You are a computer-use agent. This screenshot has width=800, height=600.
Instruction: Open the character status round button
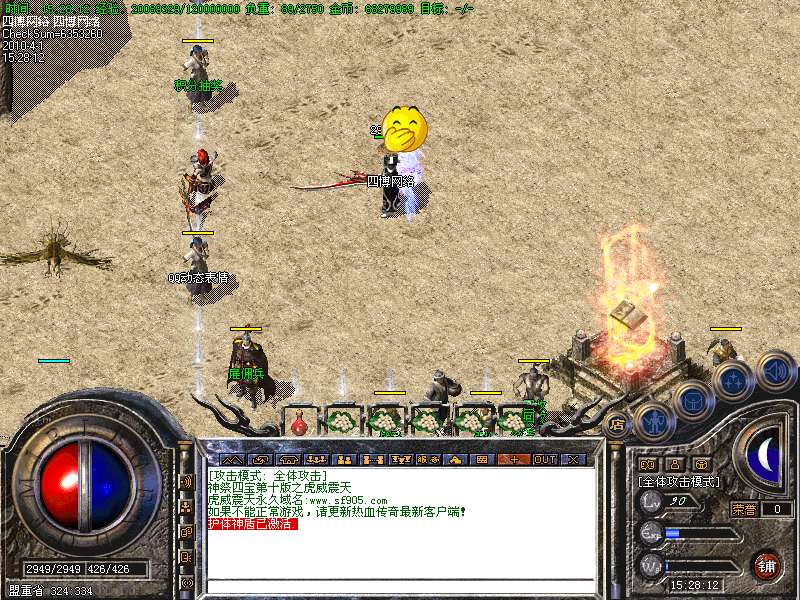[653, 420]
